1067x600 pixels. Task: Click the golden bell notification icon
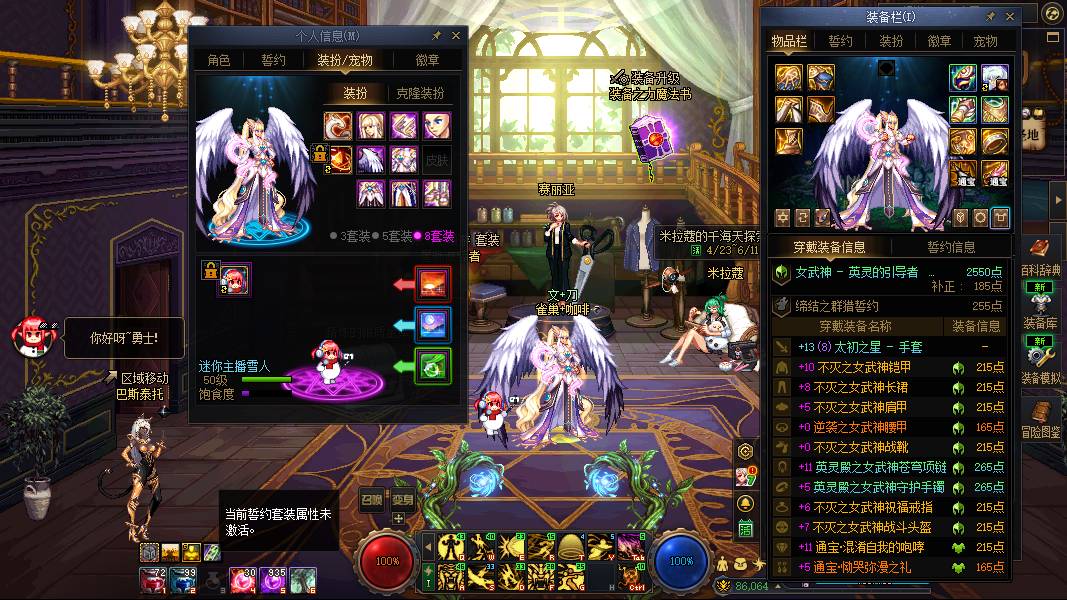pyautogui.click(x=745, y=502)
